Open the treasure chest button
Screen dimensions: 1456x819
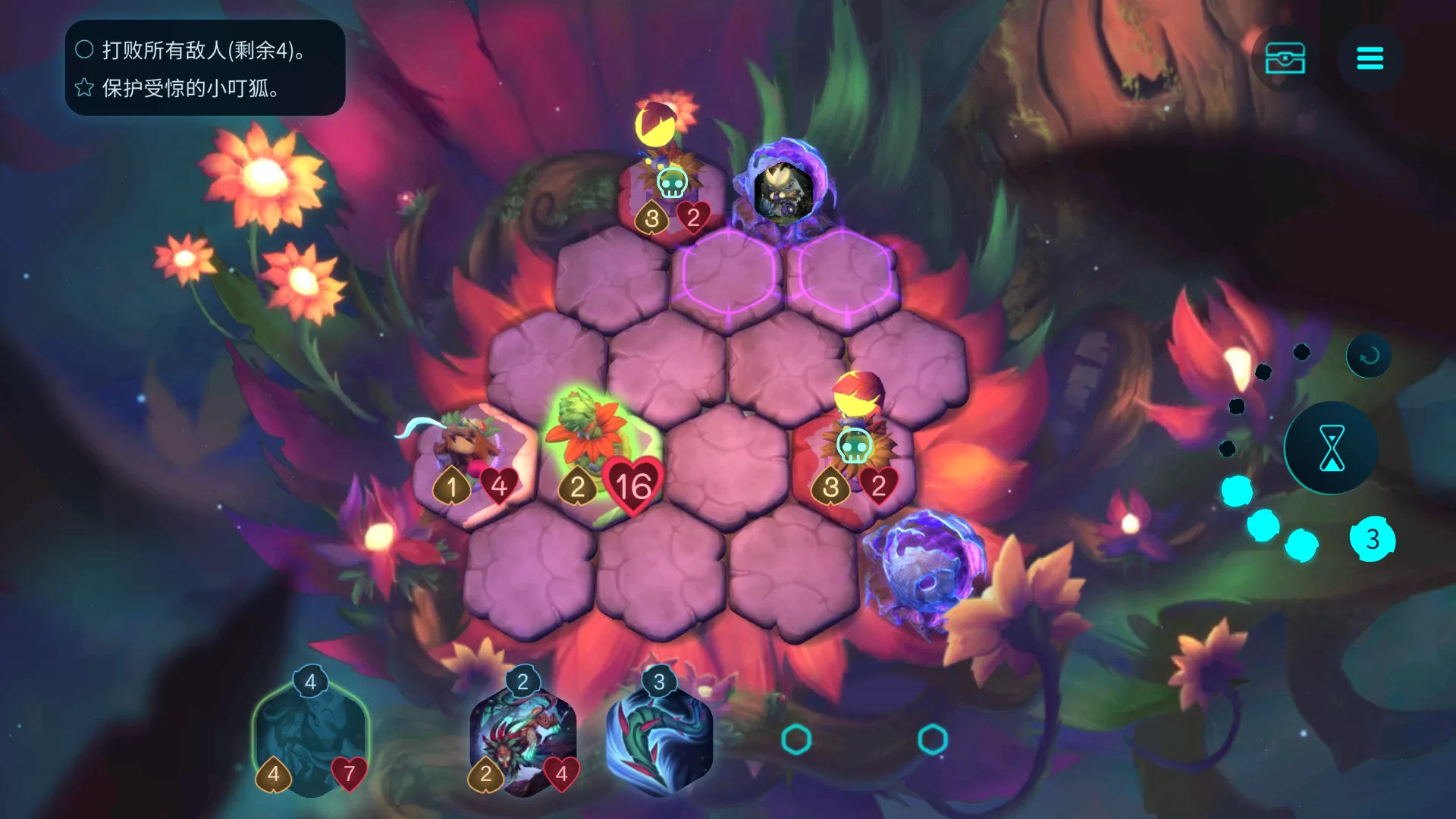[x=1285, y=58]
